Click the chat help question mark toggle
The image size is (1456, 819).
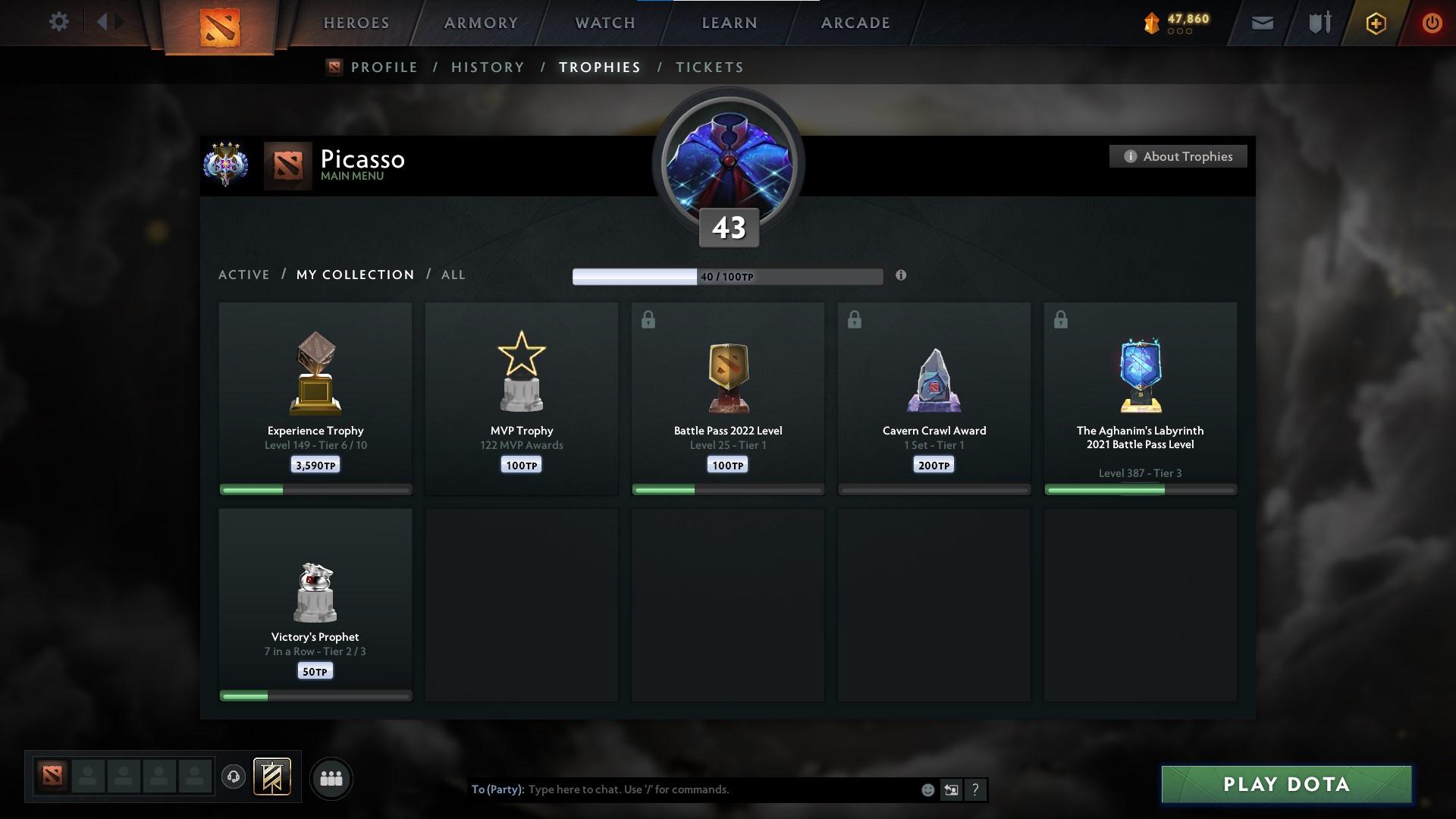tap(976, 789)
